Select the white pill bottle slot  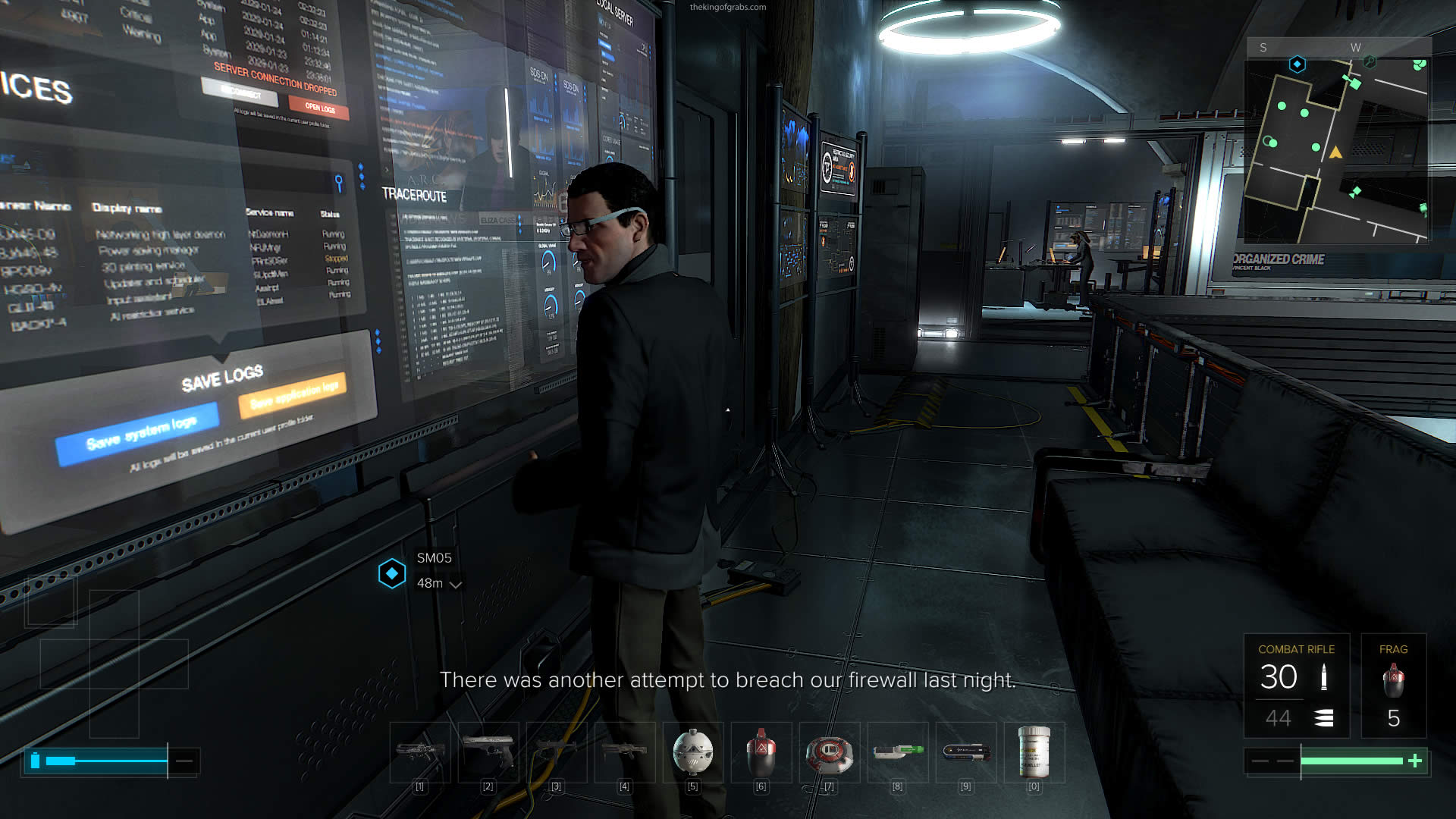[1034, 752]
